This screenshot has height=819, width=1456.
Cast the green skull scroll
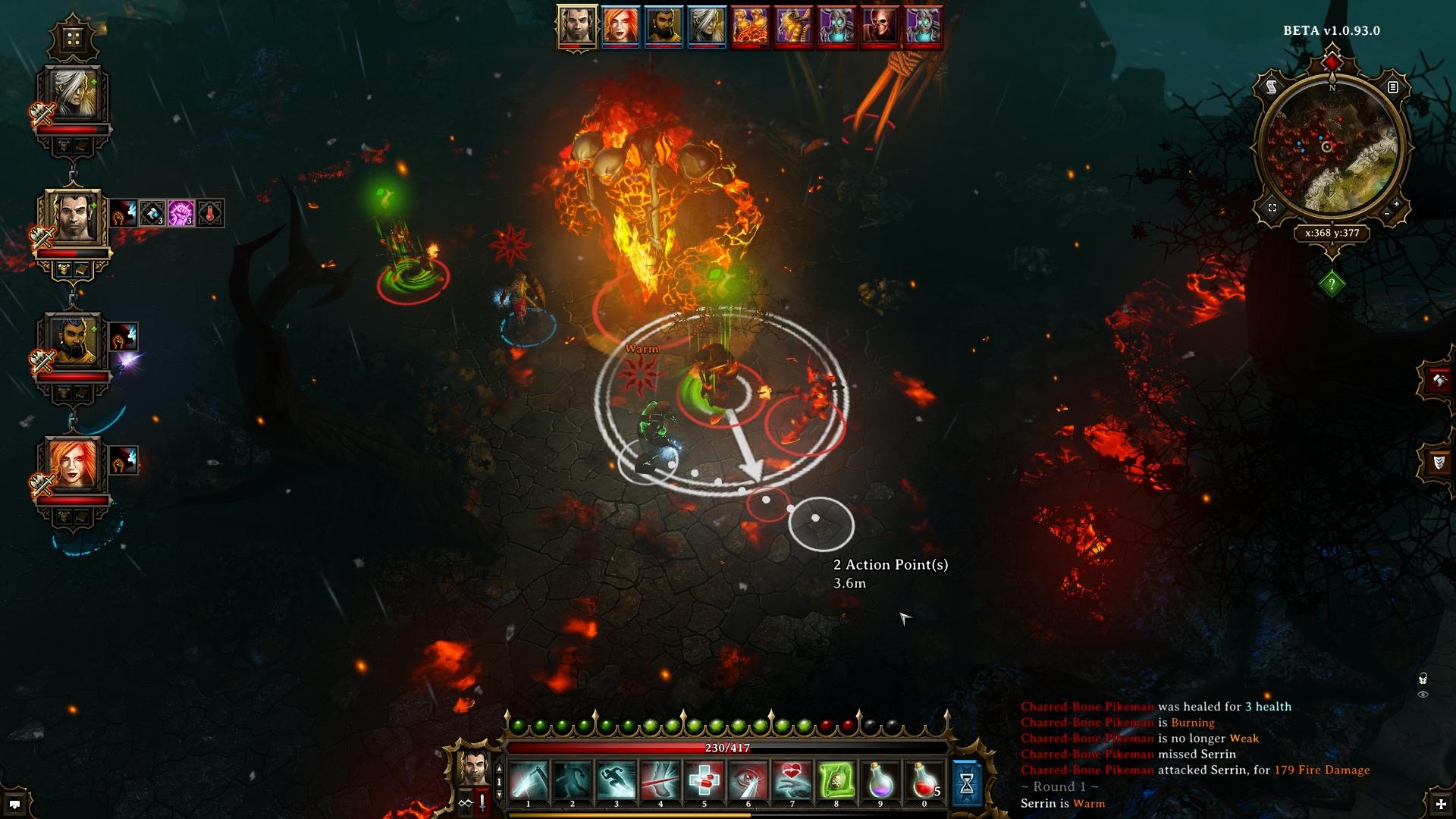click(836, 781)
